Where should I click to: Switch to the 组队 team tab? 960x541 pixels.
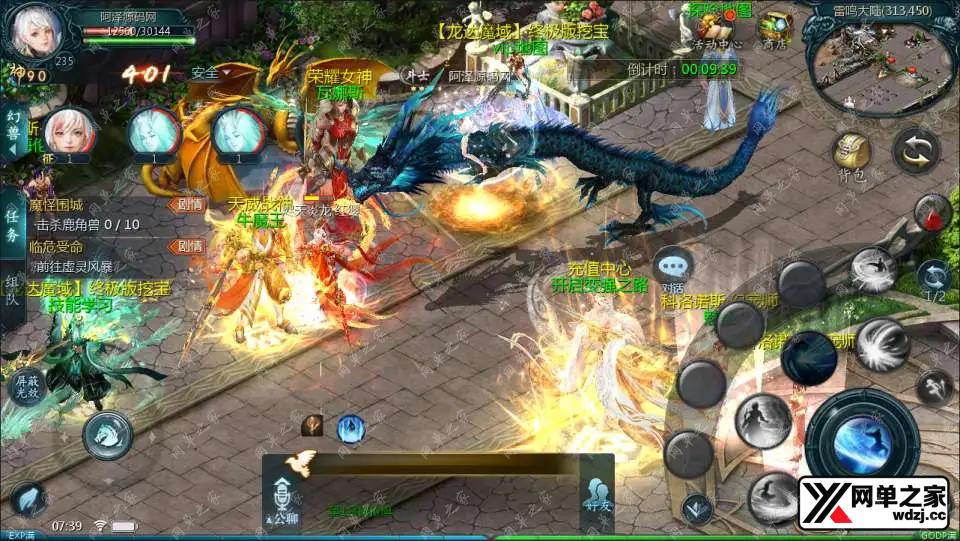point(12,290)
